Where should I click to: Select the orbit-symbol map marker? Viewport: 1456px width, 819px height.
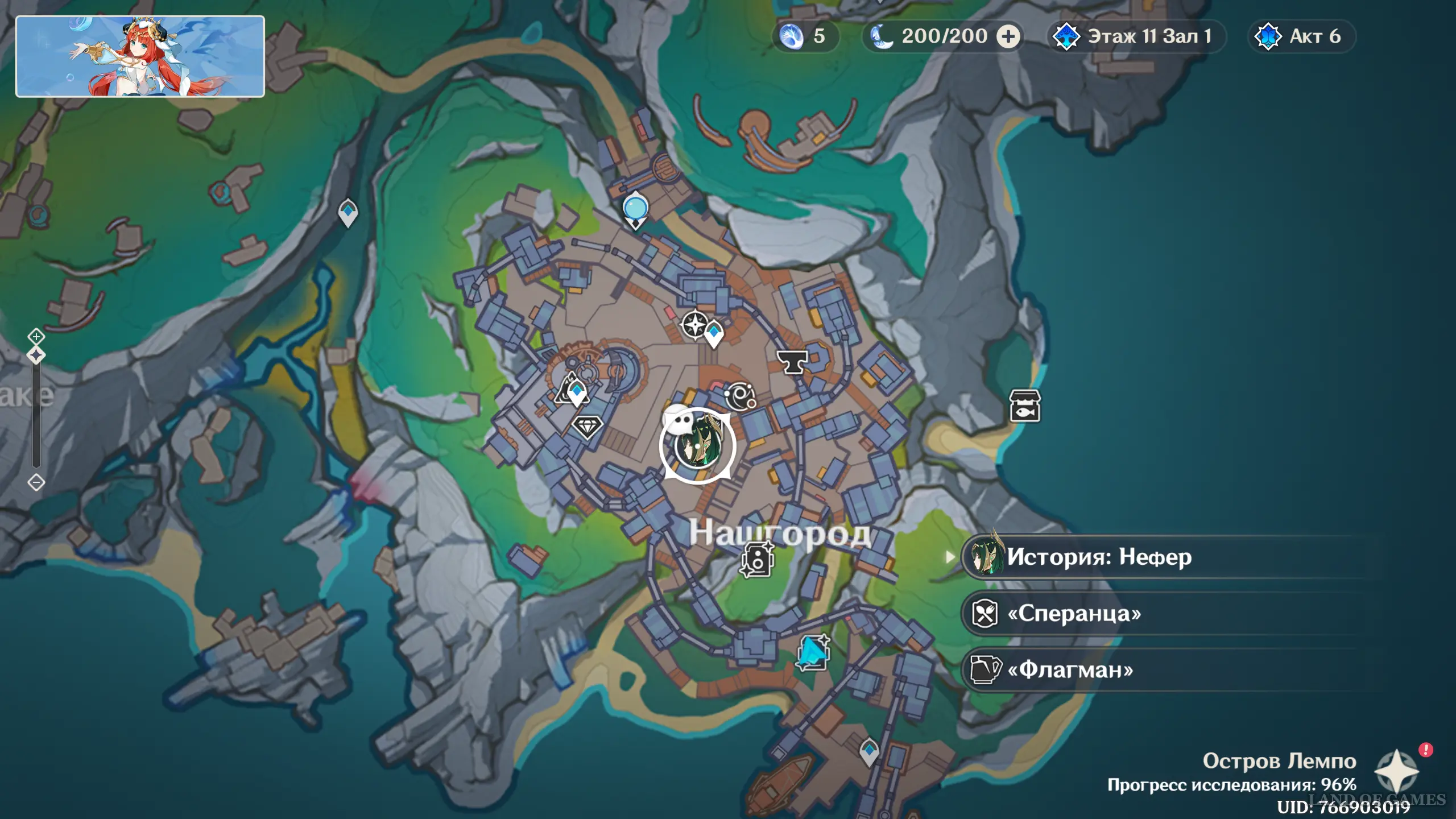point(740,395)
